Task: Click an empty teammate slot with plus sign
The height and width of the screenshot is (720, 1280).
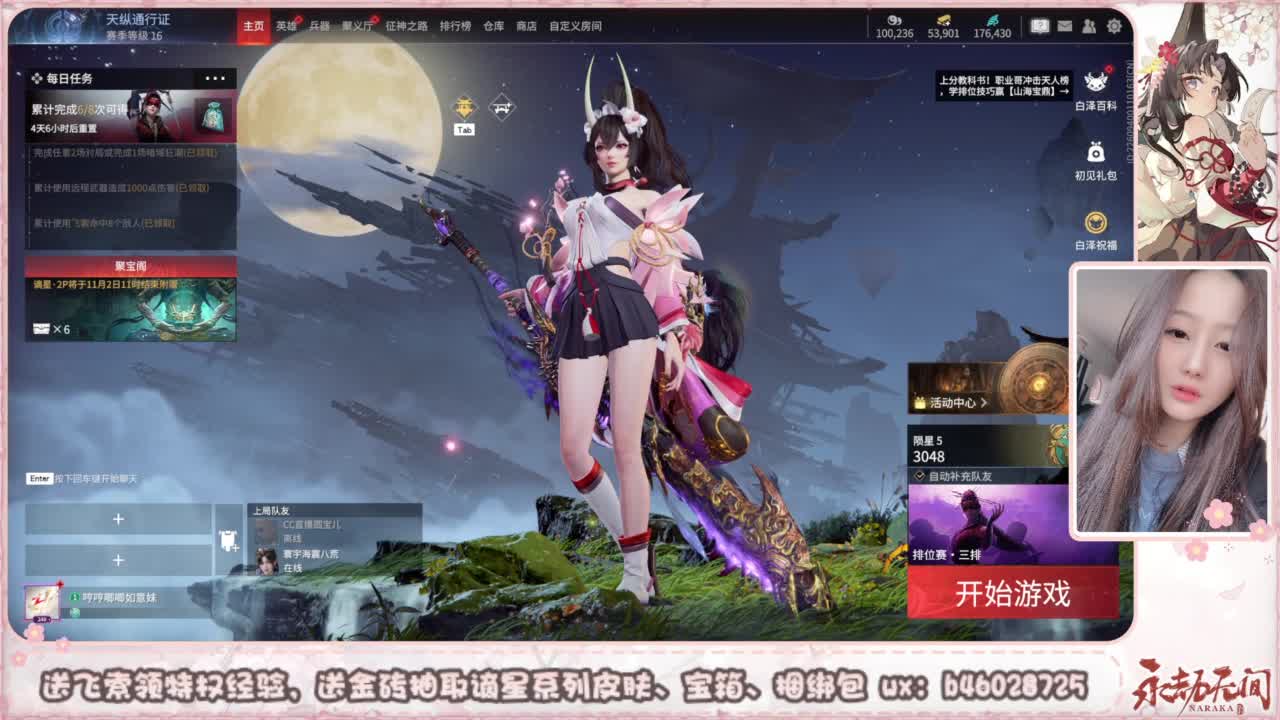Action: [x=117, y=521]
